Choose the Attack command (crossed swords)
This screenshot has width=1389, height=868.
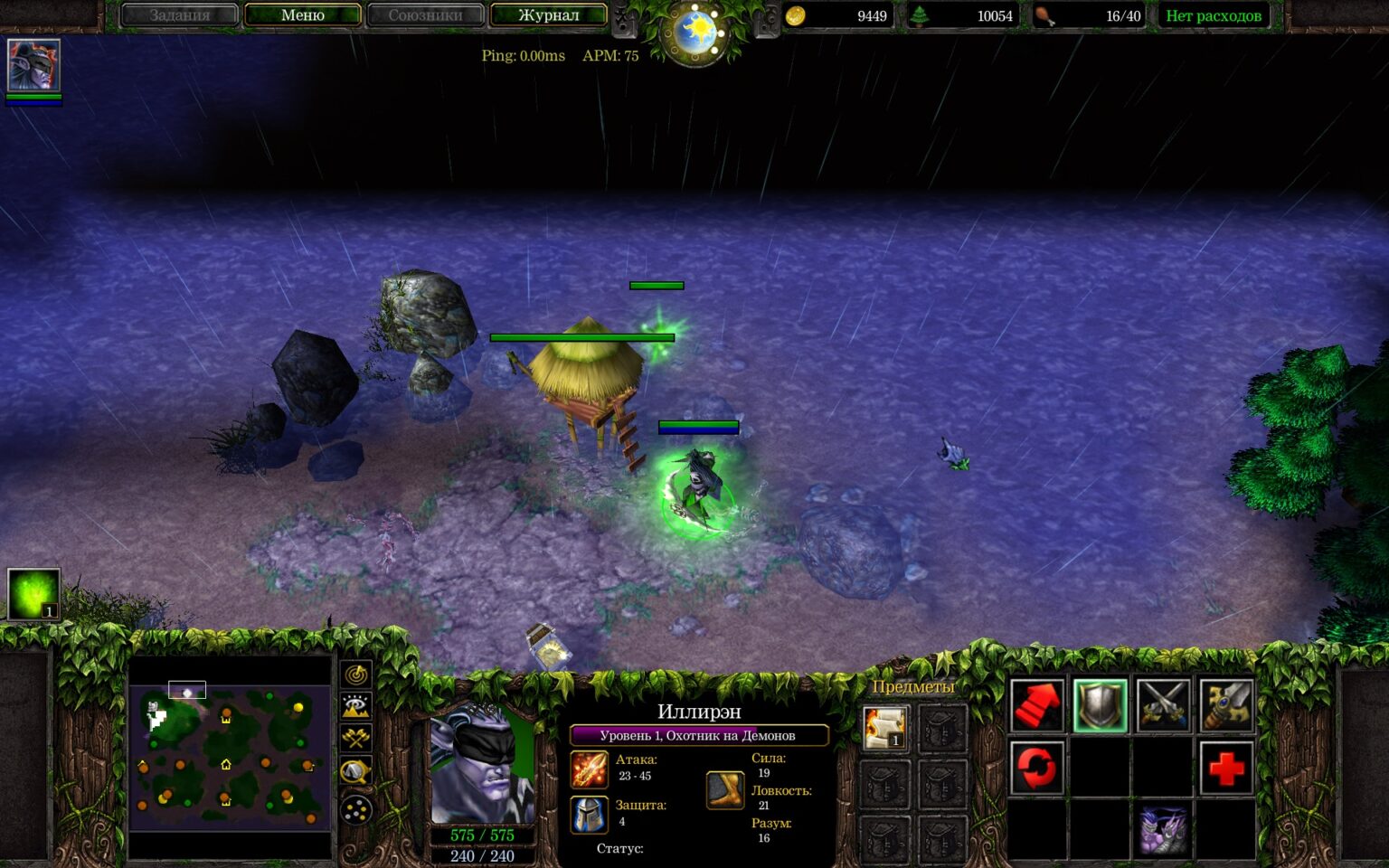(x=1163, y=705)
